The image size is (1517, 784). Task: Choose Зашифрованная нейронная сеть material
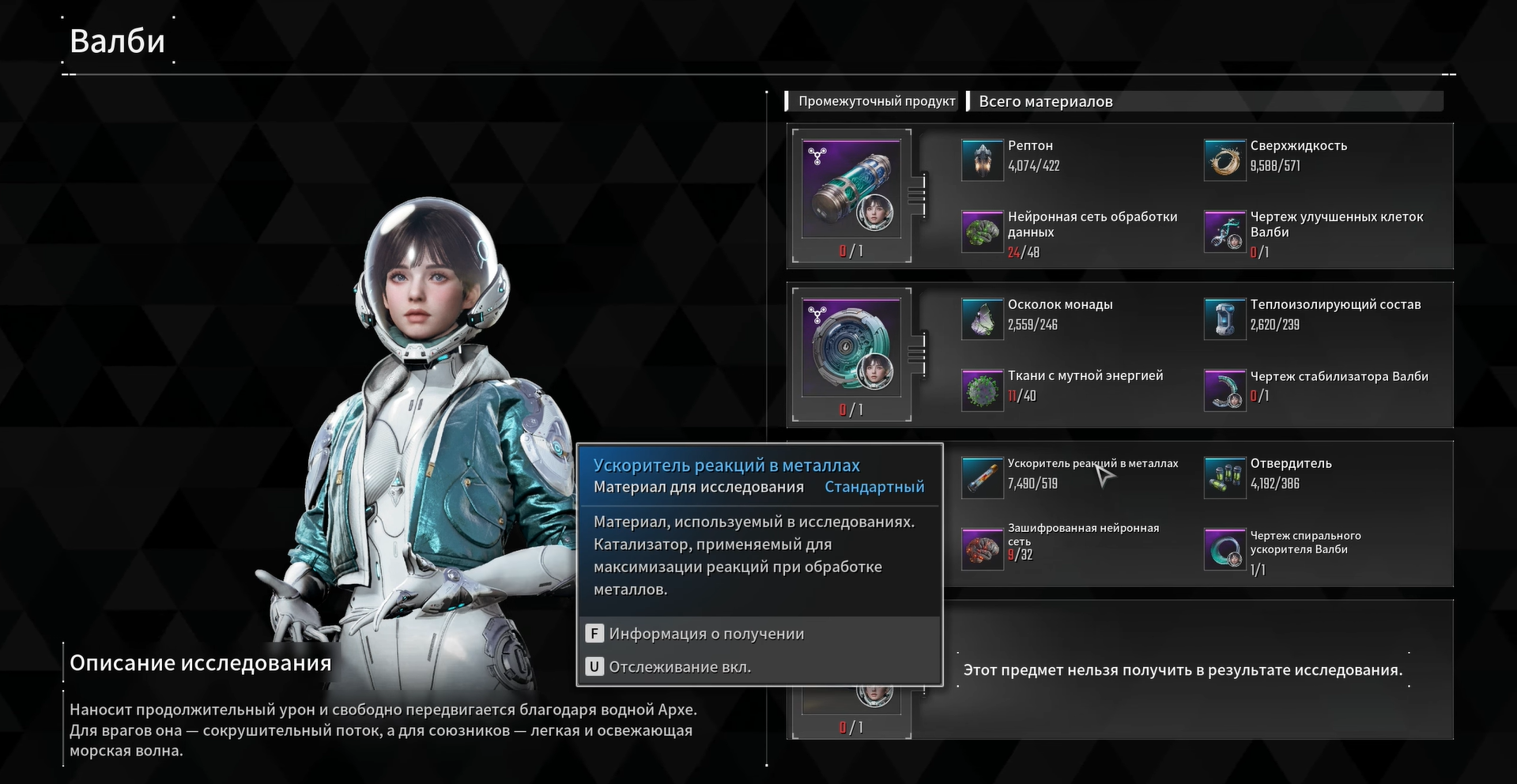pos(982,548)
